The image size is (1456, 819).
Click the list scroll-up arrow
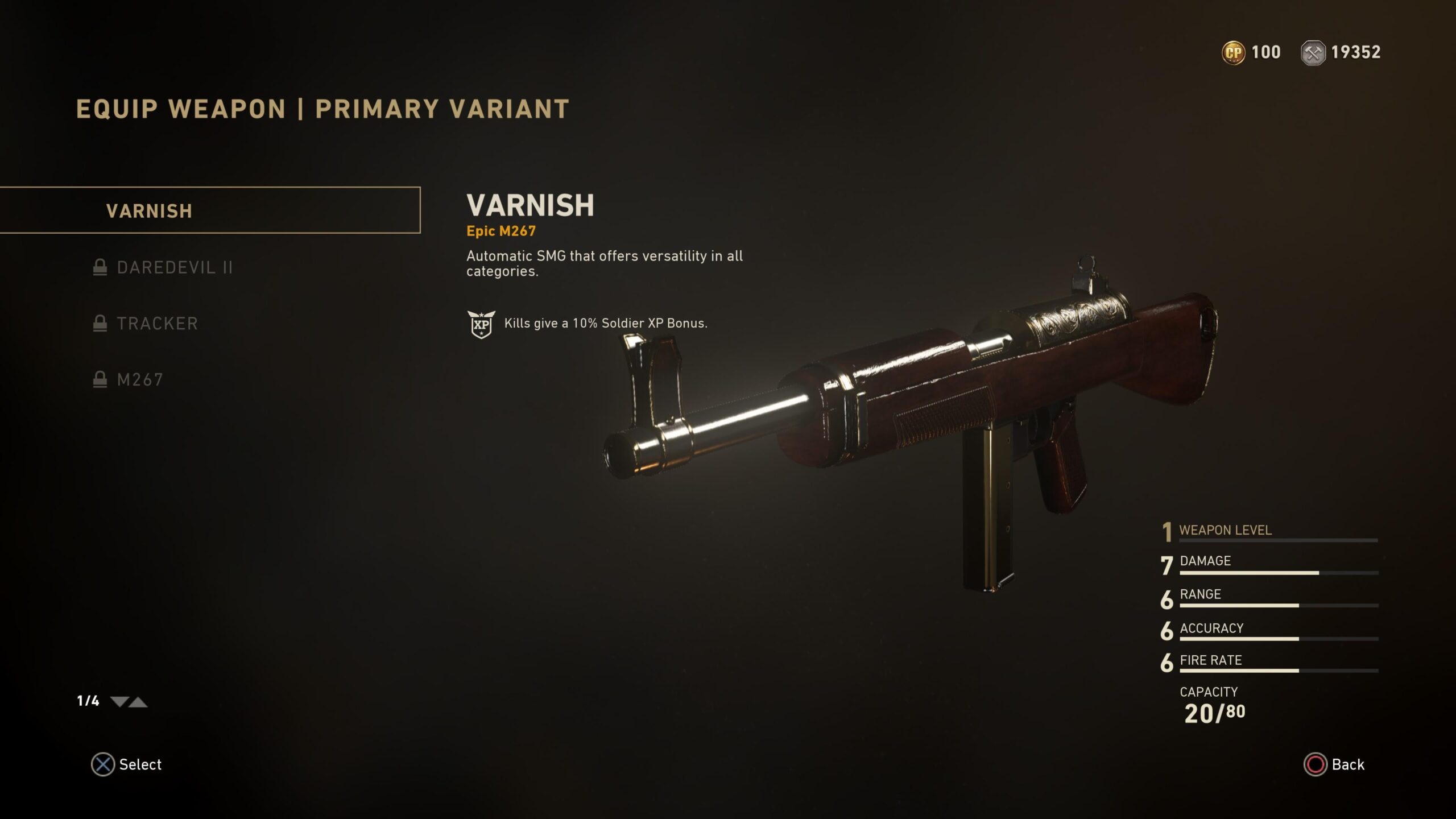(138, 702)
